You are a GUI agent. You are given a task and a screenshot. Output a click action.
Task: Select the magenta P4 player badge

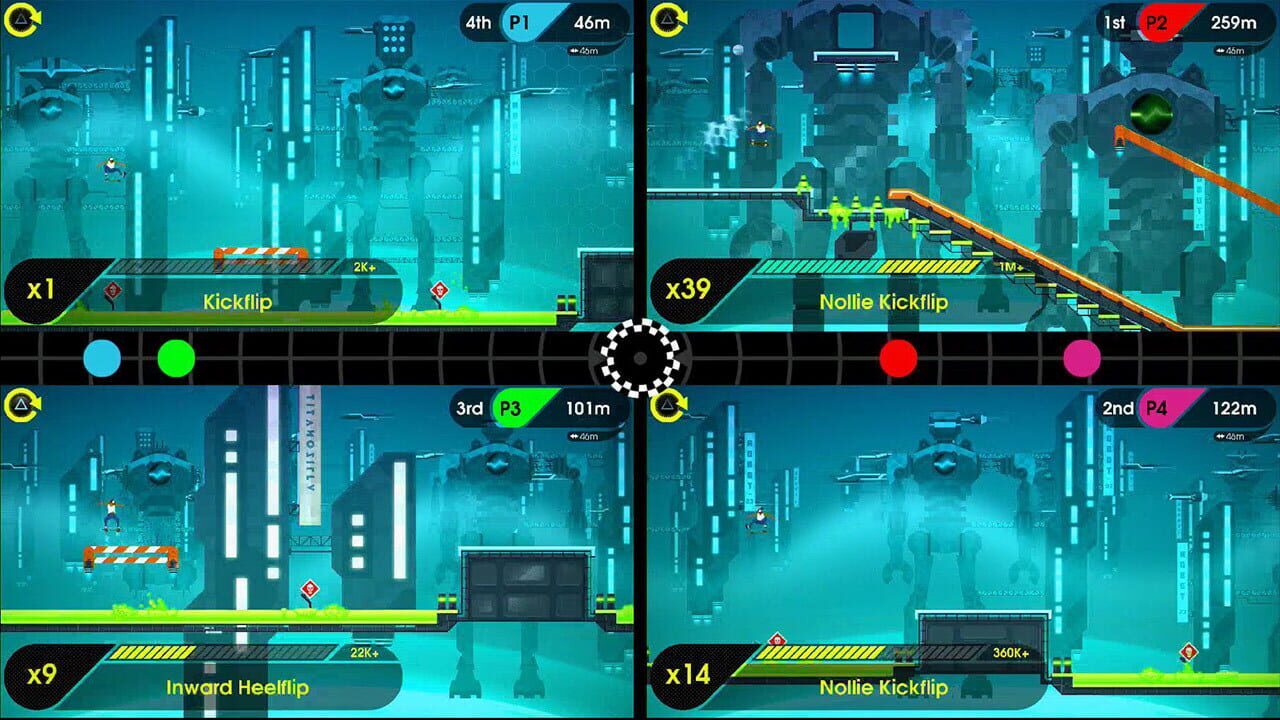click(x=1163, y=408)
